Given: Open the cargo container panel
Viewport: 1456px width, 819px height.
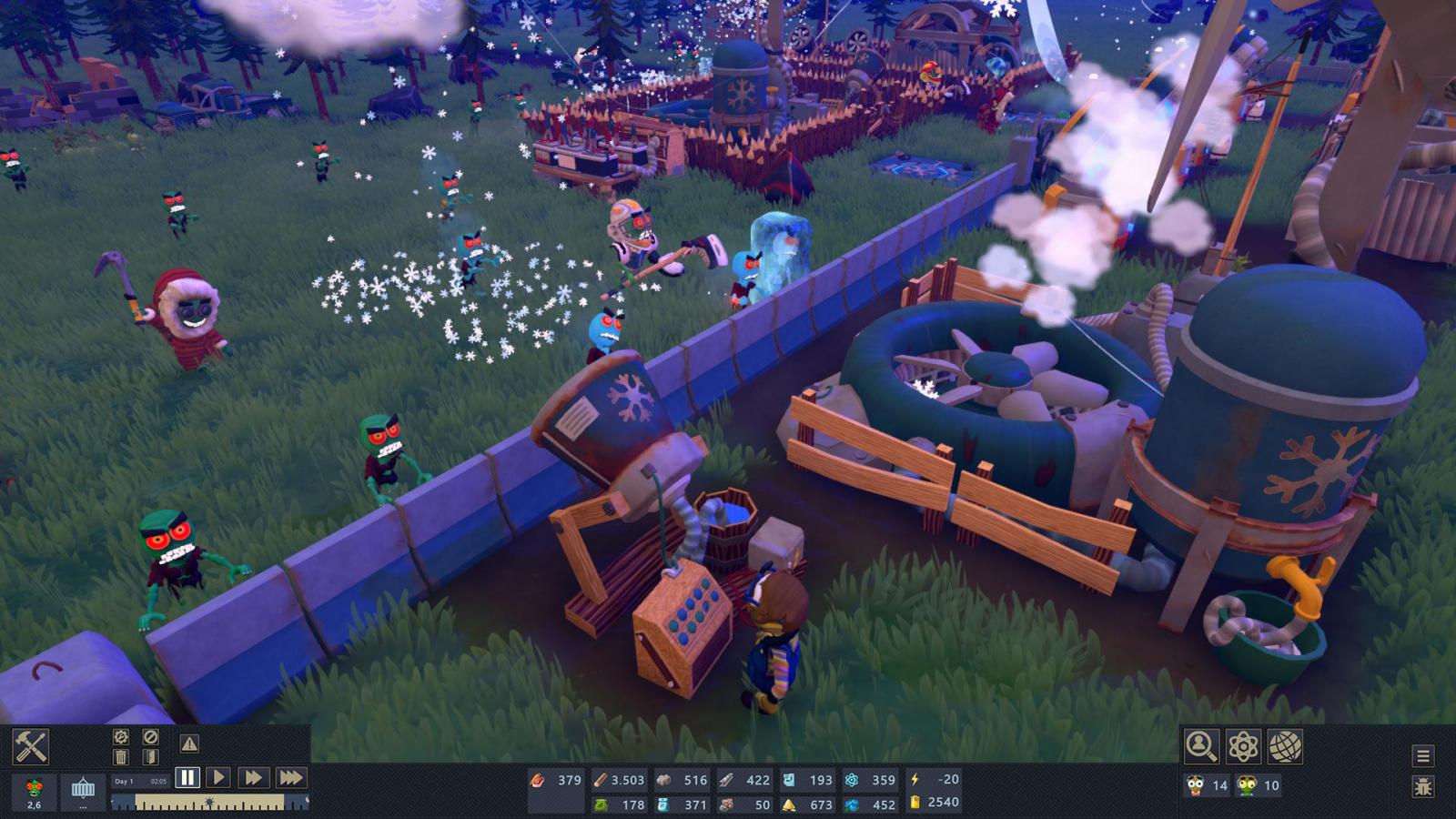Looking at the screenshot, I should click(x=83, y=791).
